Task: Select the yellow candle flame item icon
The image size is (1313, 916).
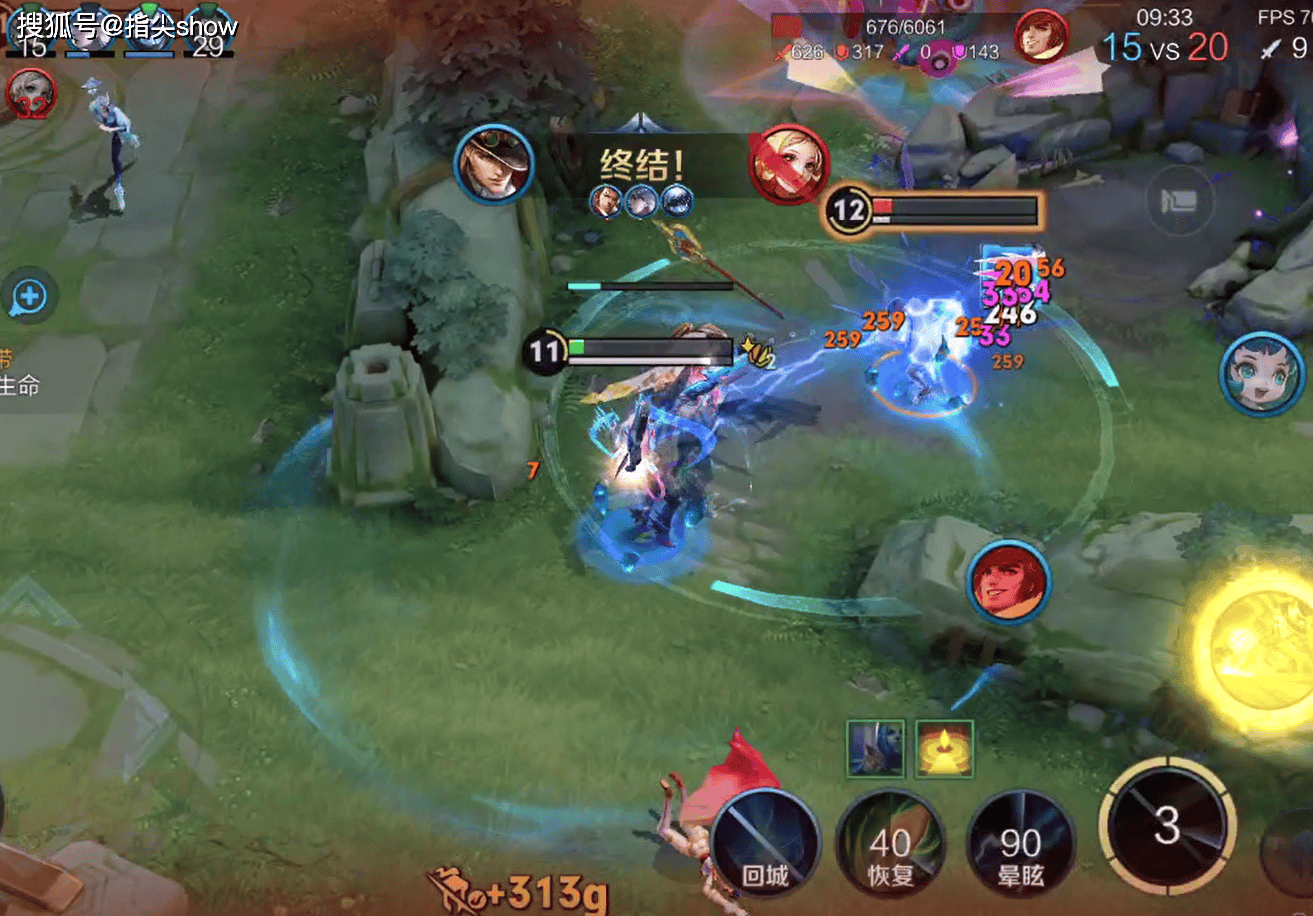Action: [x=944, y=748]
